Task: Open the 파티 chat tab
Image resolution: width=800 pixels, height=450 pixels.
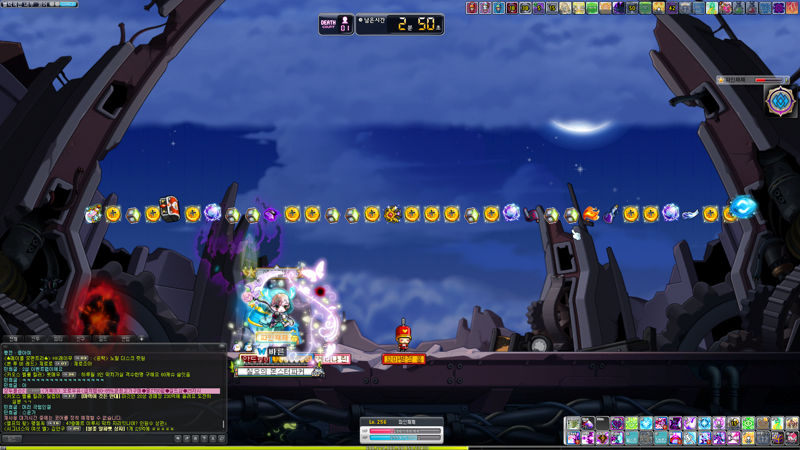Action: click(x=58, y=339)
